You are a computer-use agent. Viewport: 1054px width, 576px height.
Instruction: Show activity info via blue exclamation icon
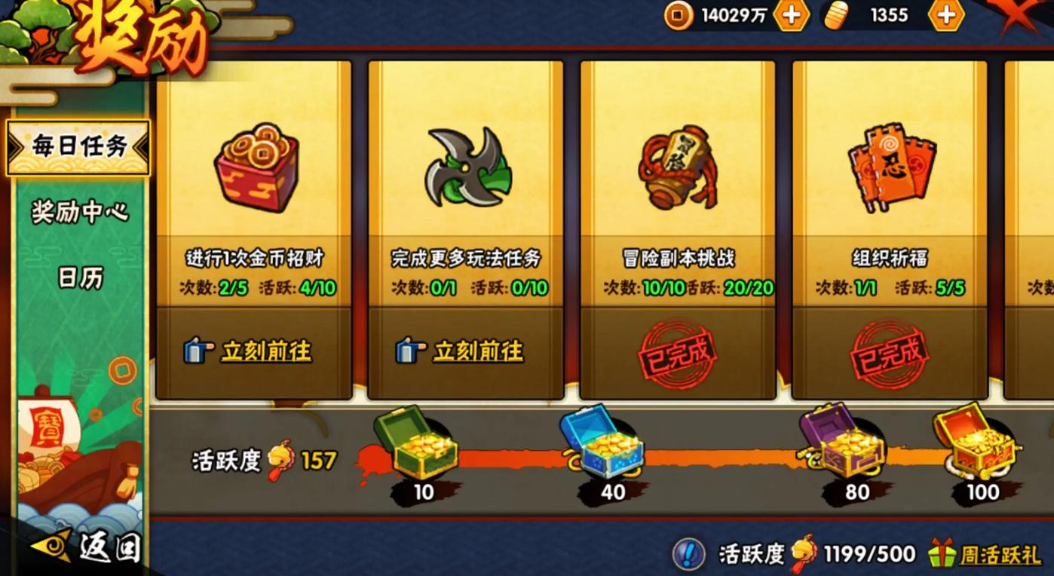(x=688, y=553)
